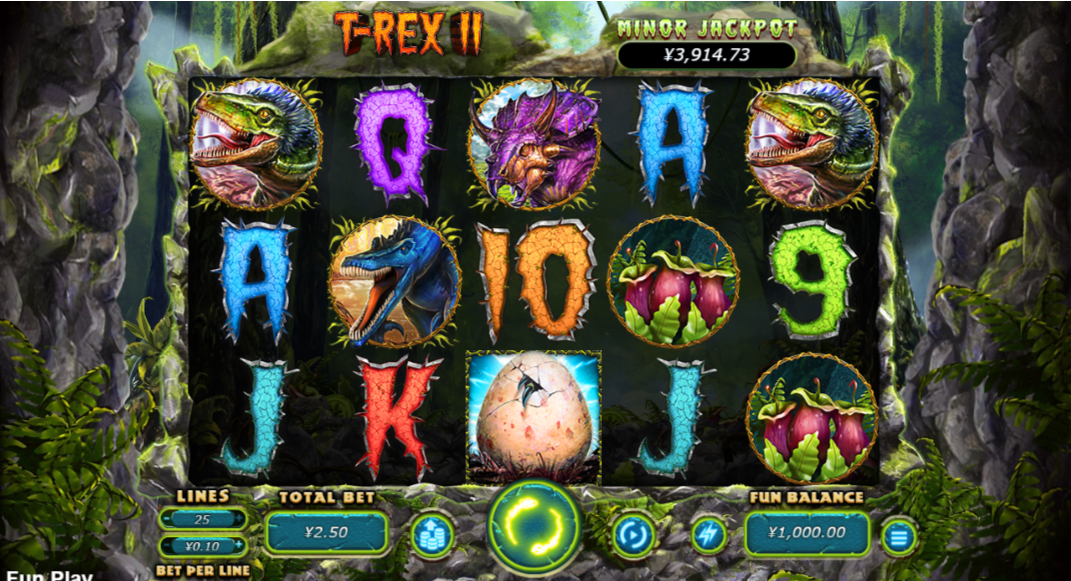Screen dimensions: 1071x581
Task: Spin the reels with the glowing green button
Action: tap(535, 531)
